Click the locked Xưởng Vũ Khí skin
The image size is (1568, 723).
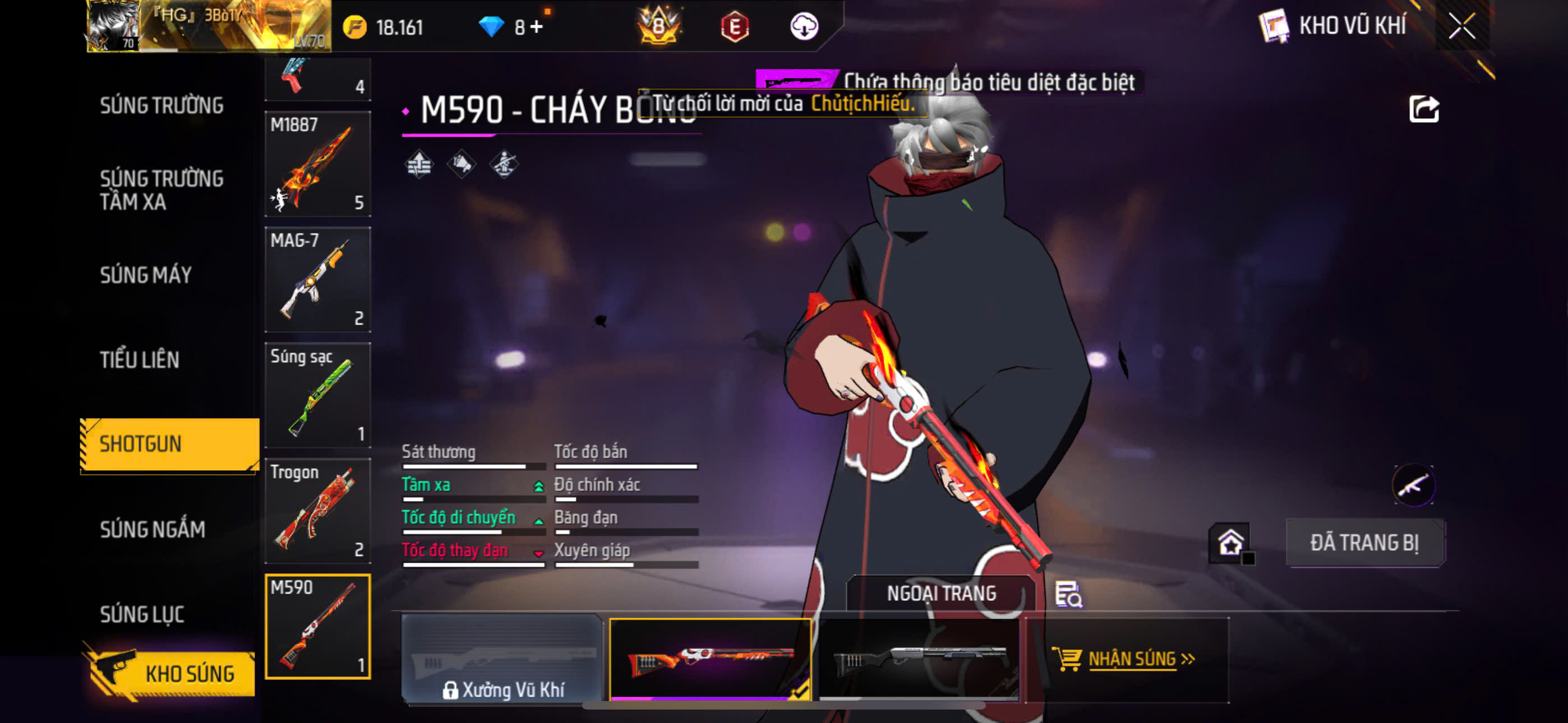click(x=502, y=660)
